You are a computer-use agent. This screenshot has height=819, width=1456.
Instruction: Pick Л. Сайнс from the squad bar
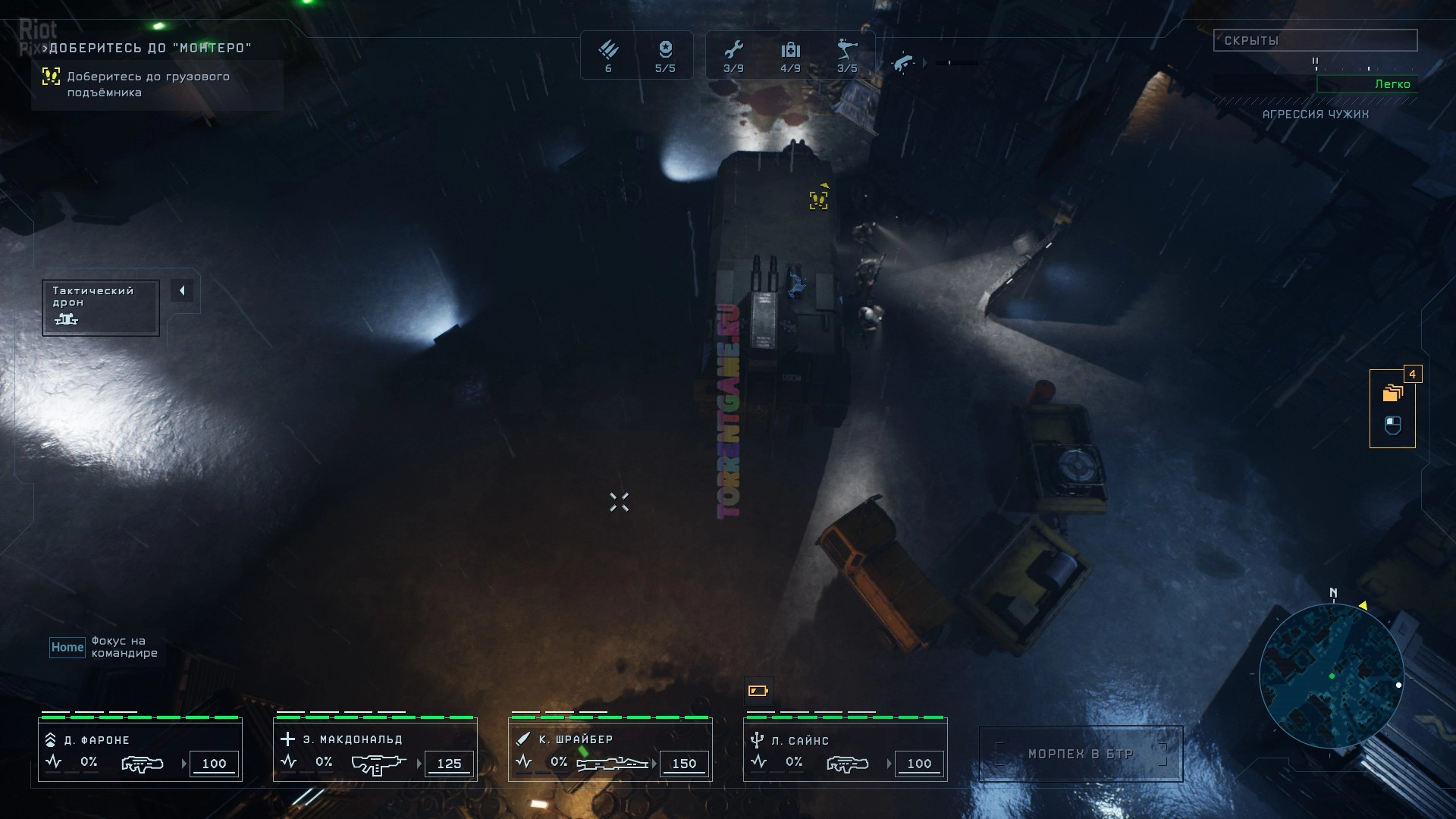pos(846,750)
